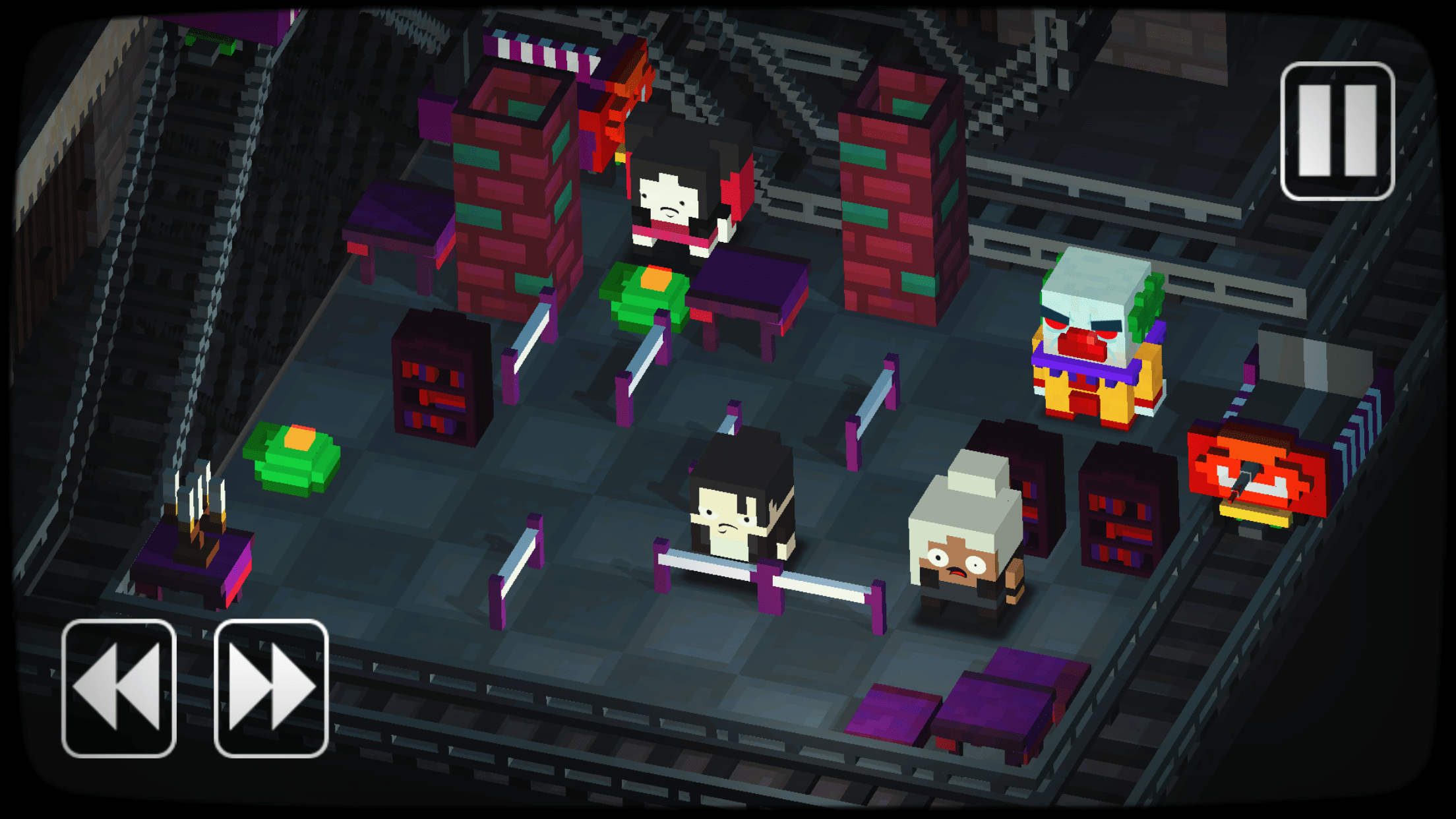The height and width of the screenshot is (819, 1456).
Task: Pause the game with the pause button
Action: (1337, 131)
